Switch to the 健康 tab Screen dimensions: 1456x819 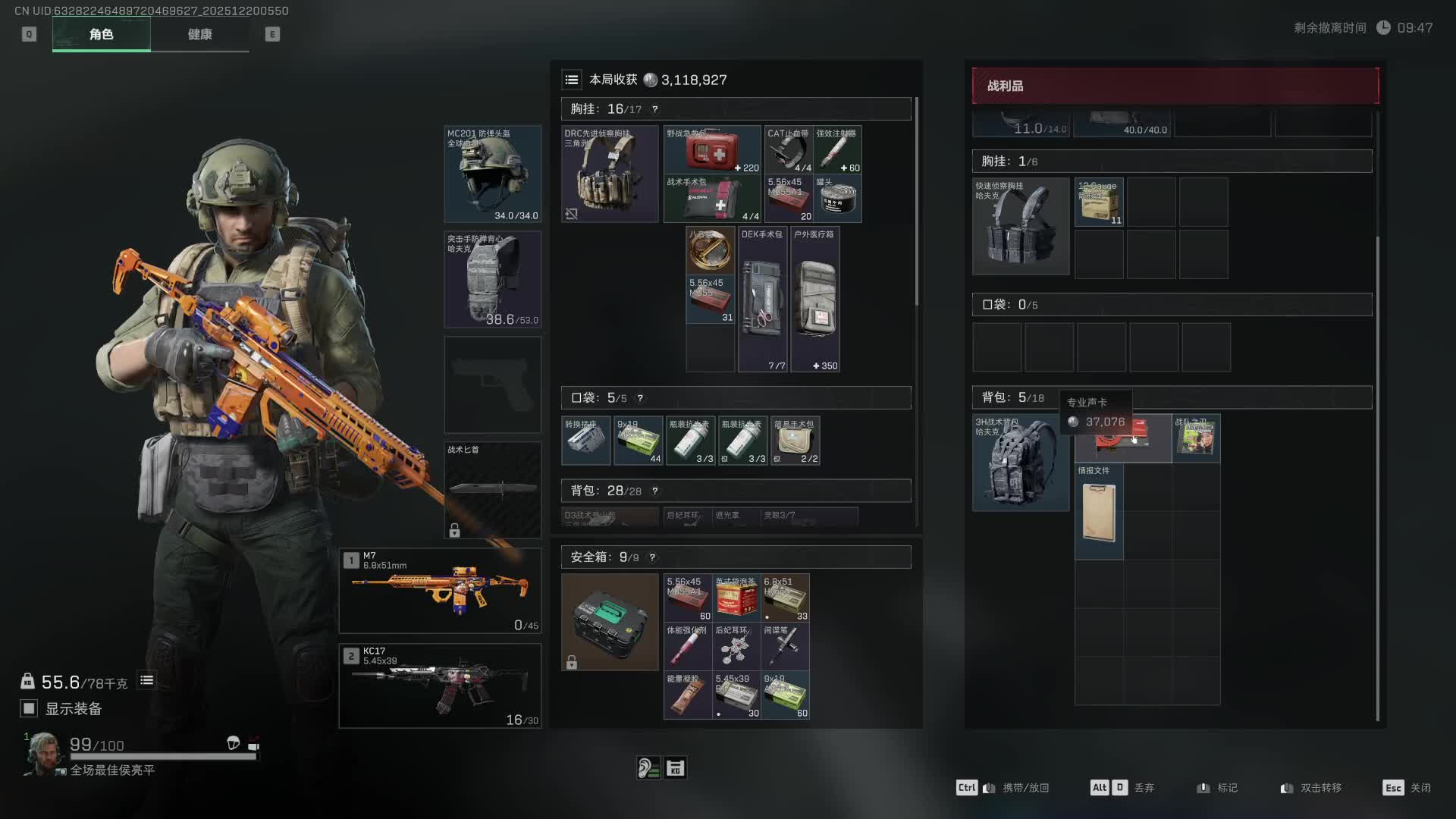tap(199, 34)
